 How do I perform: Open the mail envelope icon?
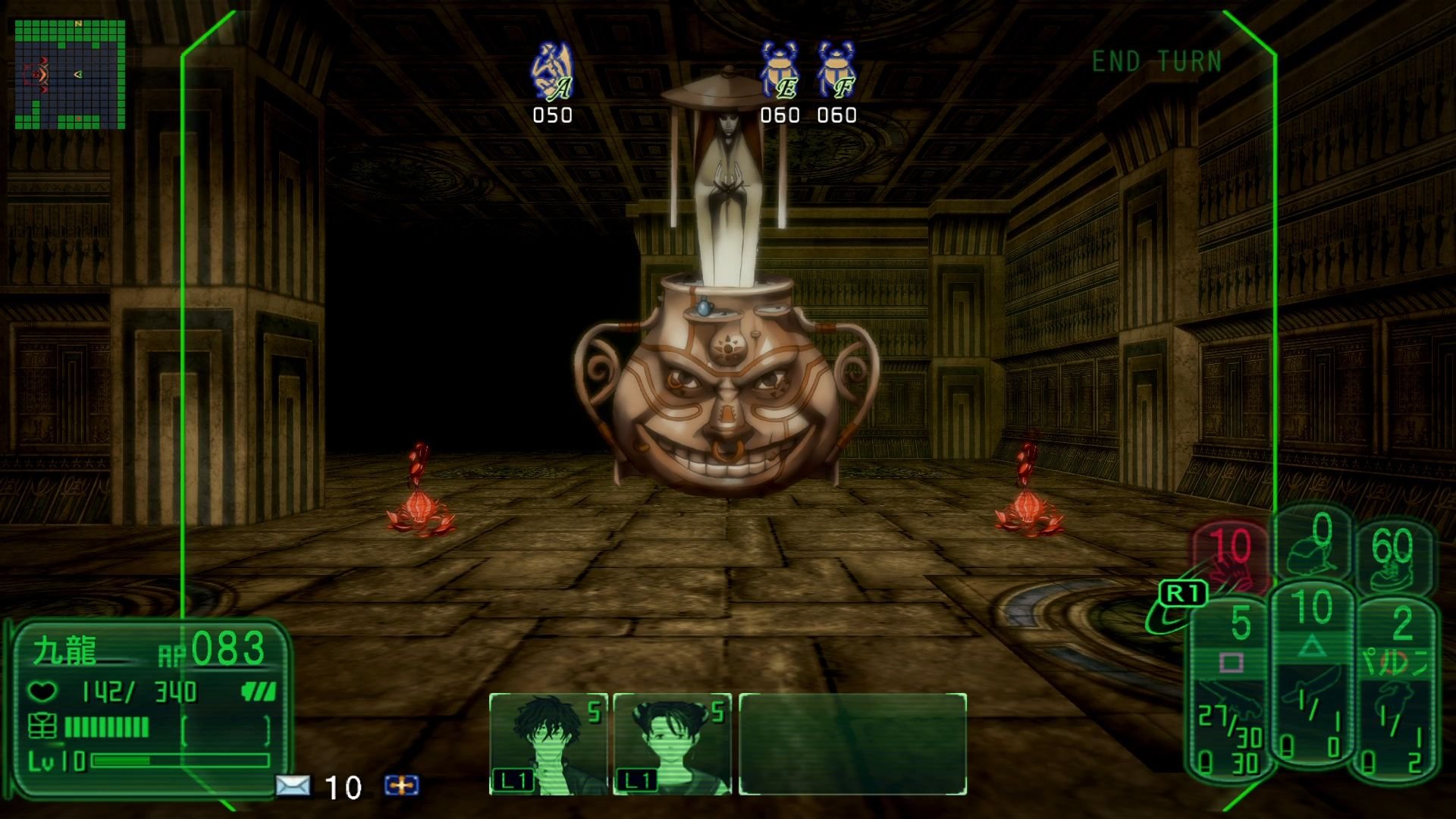click(292, 786)
